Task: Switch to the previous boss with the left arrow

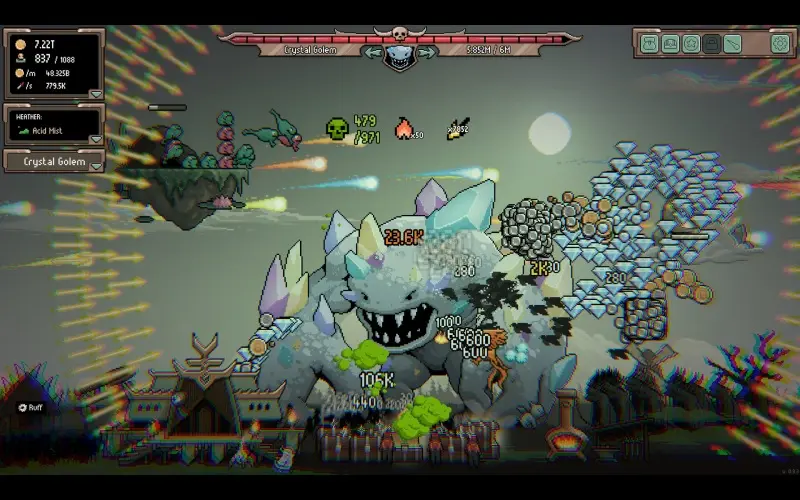Action: pos(373,52)
